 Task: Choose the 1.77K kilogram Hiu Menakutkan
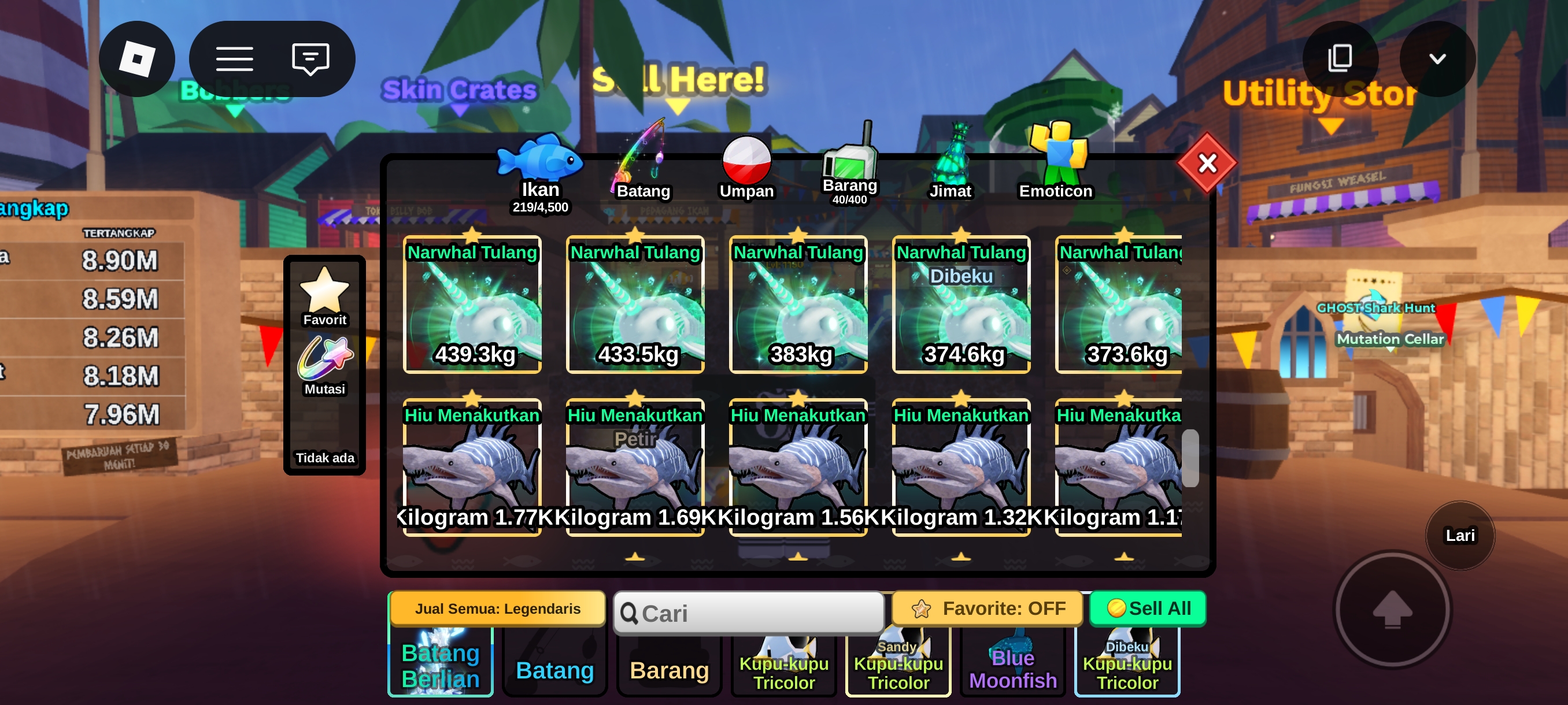472,467
